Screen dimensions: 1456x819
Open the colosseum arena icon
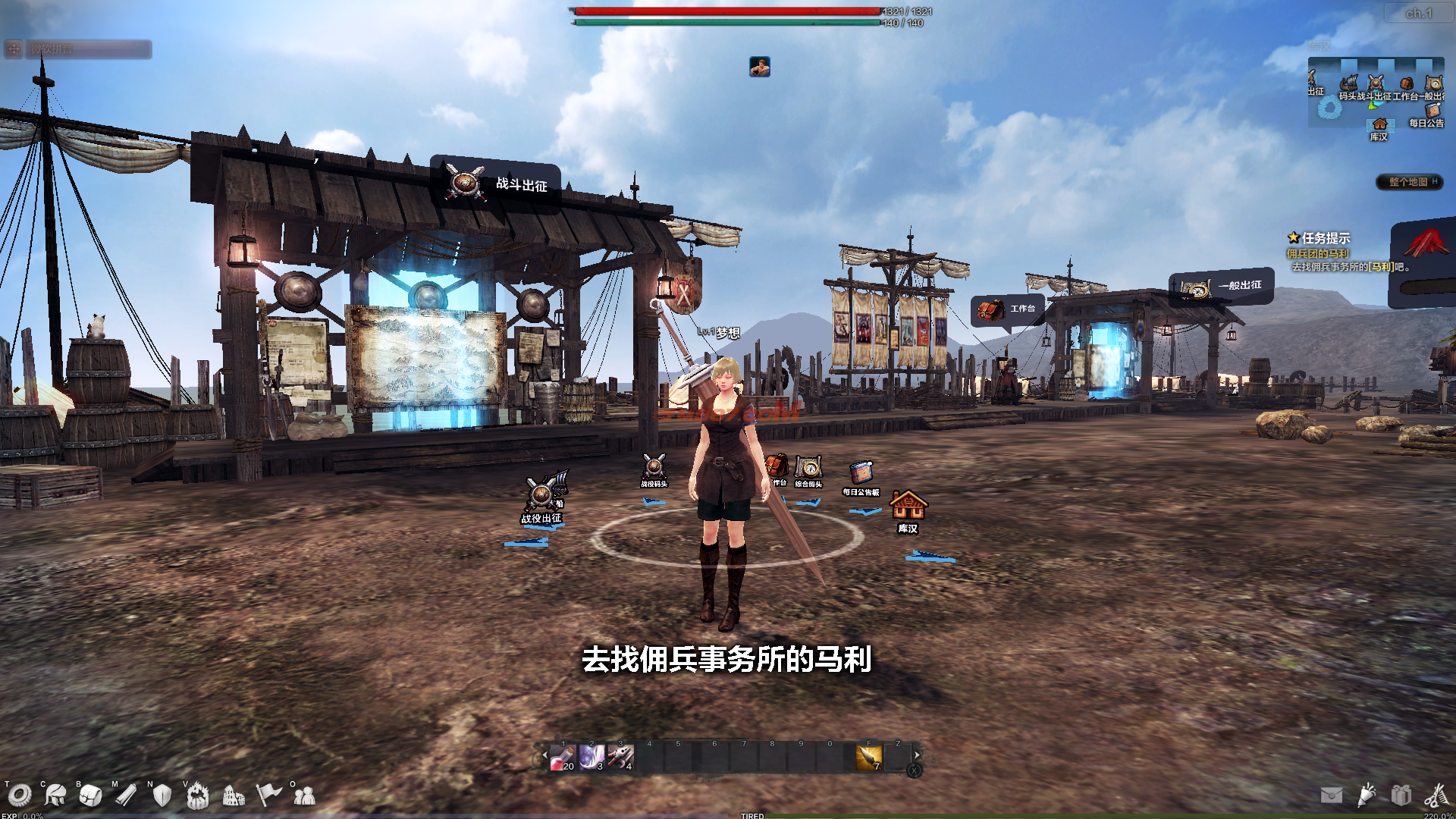tap(234, 795)
